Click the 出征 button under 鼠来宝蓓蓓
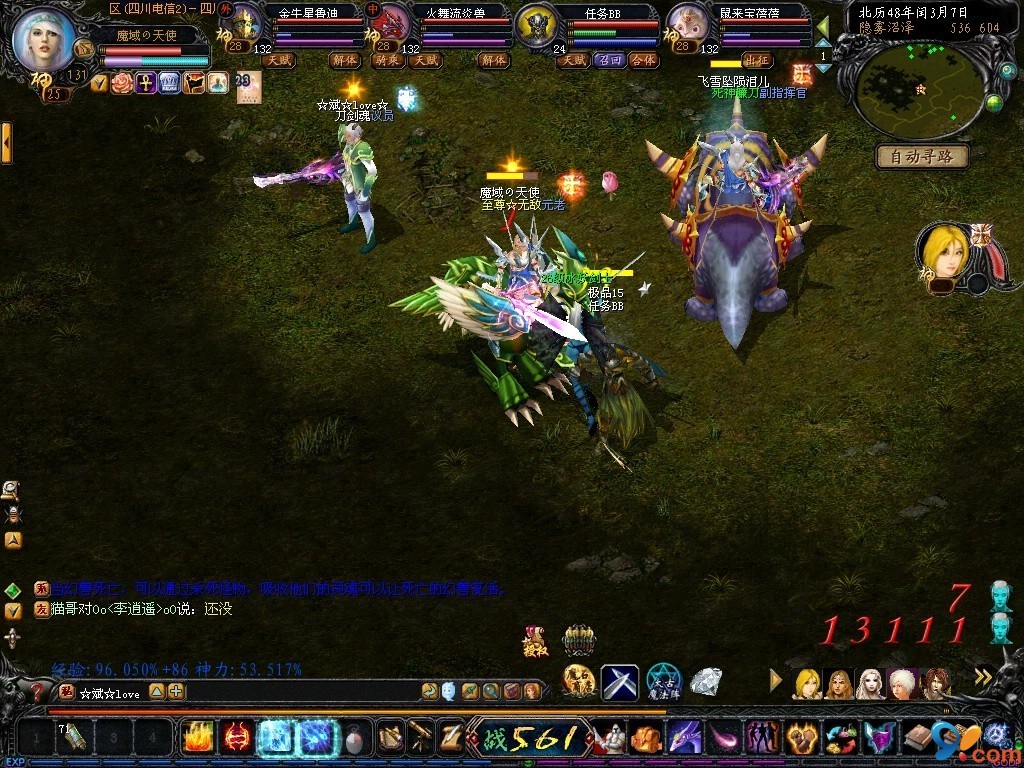The width and height of the screenshot is (1024, 768). [x=757, y=60]
